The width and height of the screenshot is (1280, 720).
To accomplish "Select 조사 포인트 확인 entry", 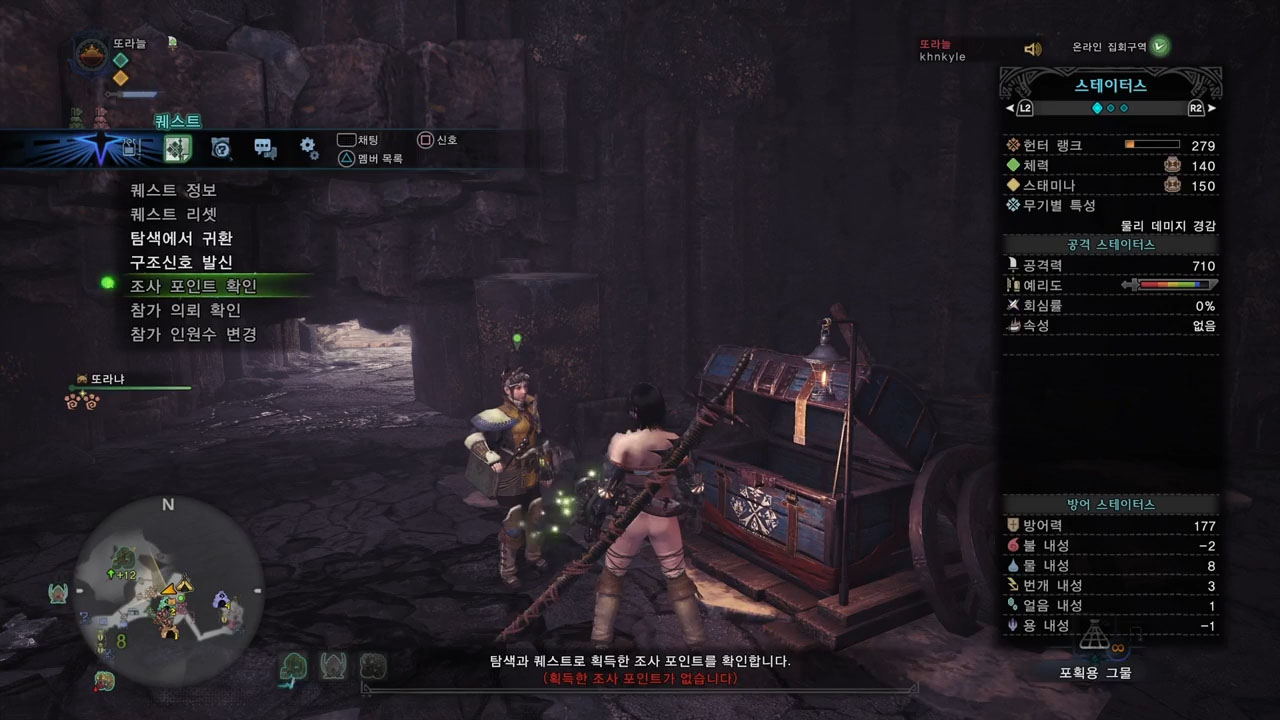I will 193,286.
